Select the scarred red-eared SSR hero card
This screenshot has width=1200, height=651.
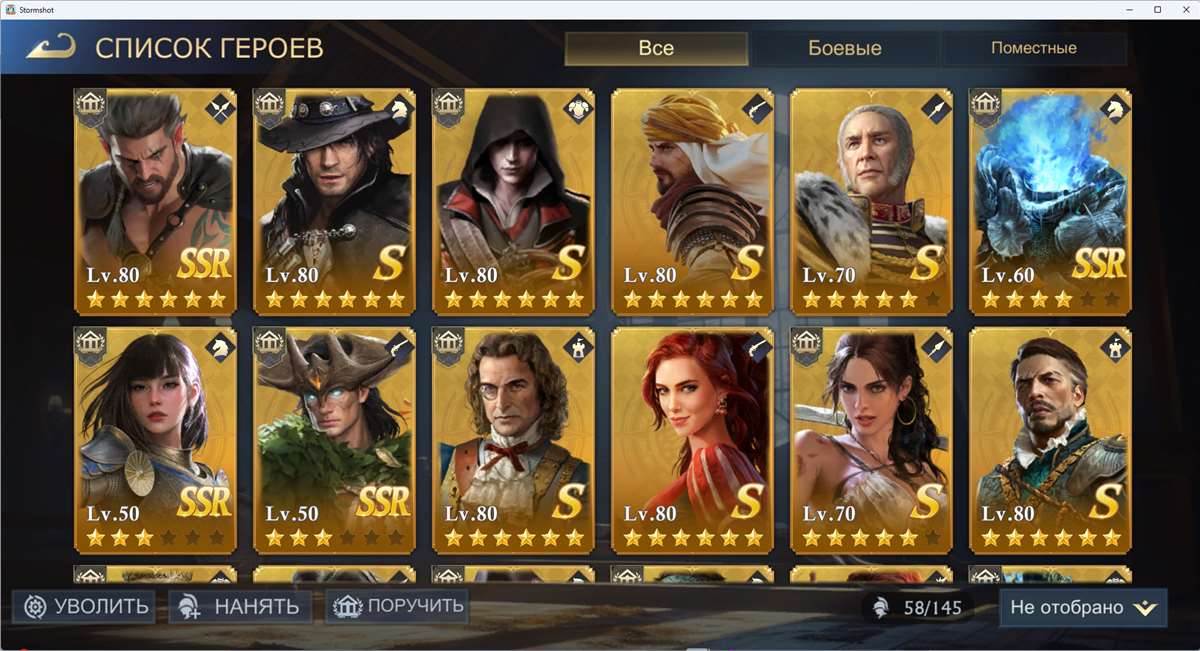click(x=156, y=200)
